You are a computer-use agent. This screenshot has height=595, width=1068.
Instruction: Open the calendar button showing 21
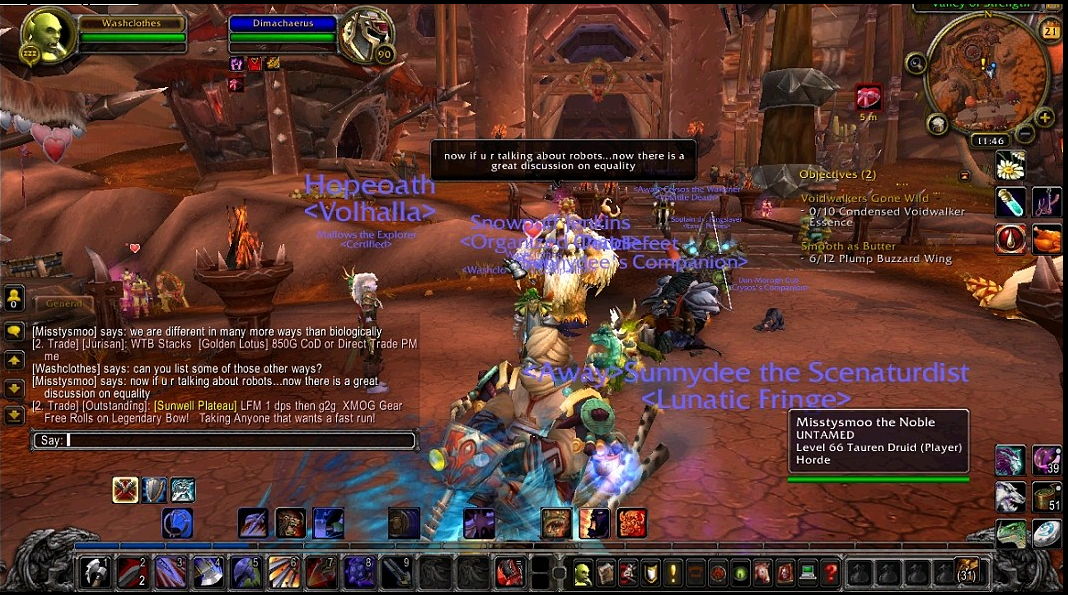click(x=1050, y=31)
